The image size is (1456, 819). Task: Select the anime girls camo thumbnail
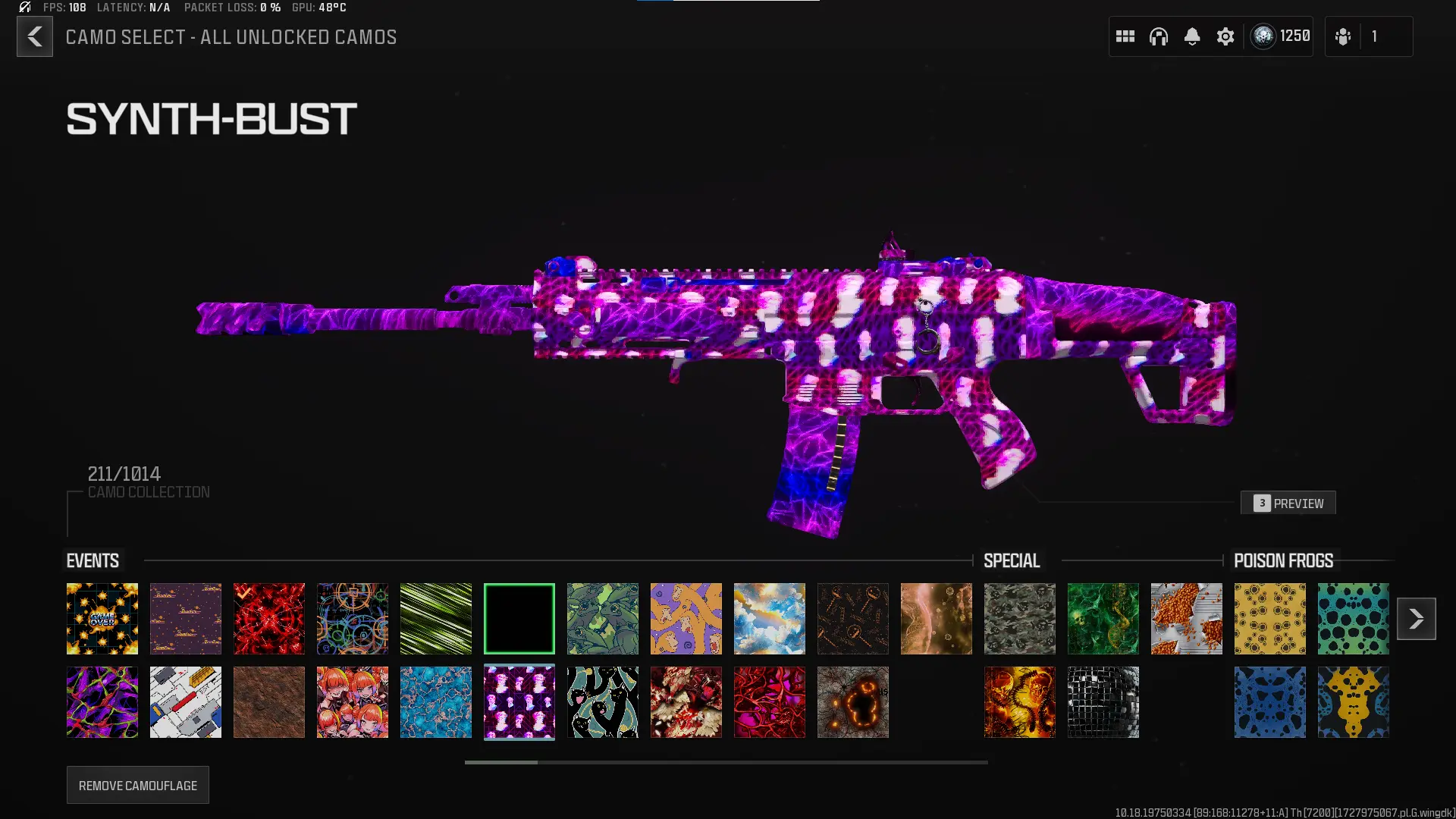pos(352,701)
